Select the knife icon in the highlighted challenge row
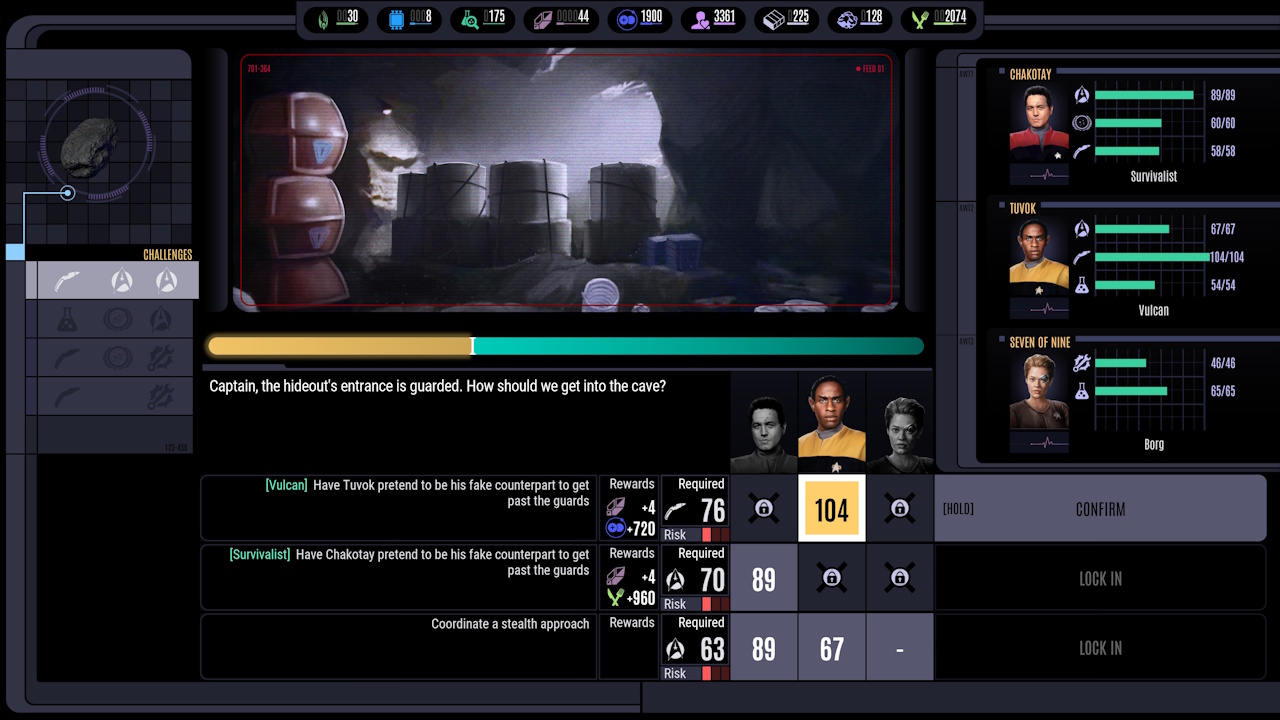 (x=68, y=281)
